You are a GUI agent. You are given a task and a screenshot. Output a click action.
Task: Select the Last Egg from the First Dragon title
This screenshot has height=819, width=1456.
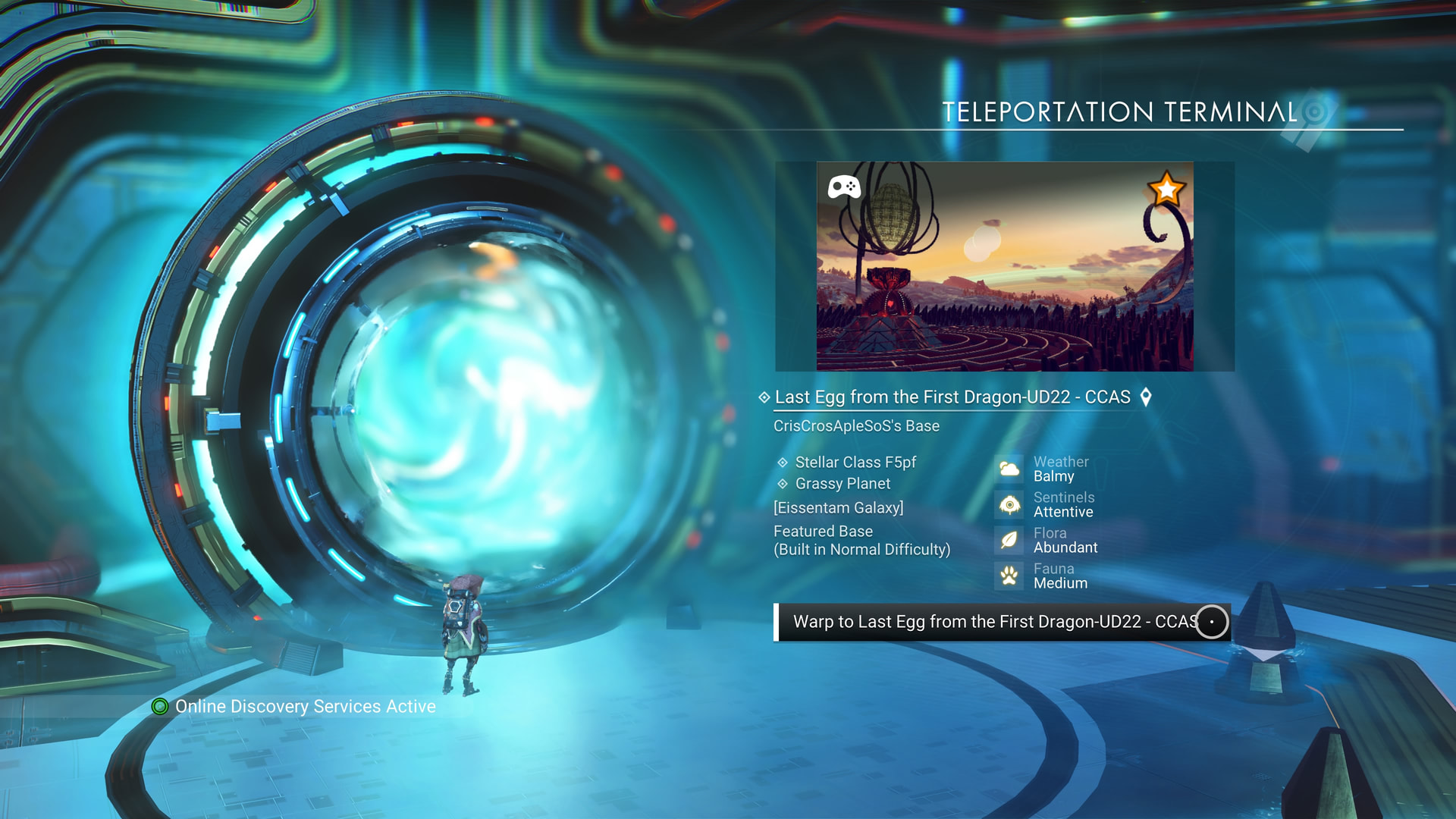(952, 397)
